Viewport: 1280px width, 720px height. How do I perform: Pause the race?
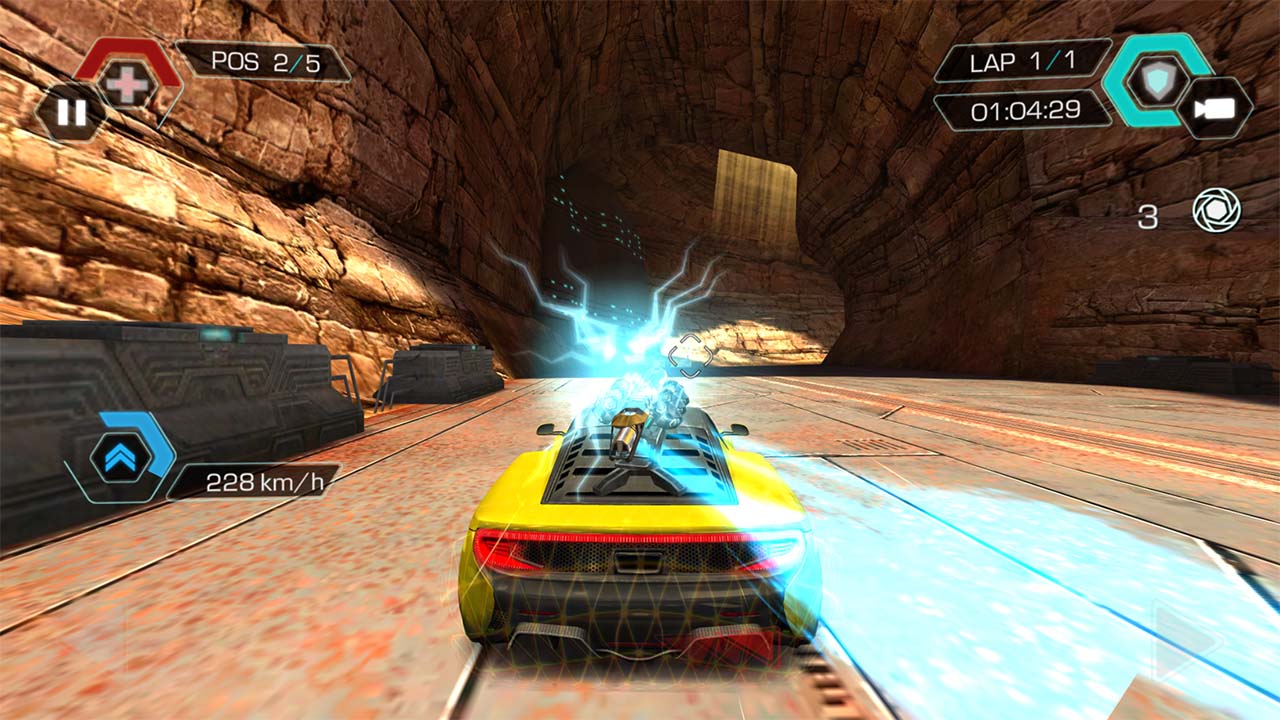71,112
